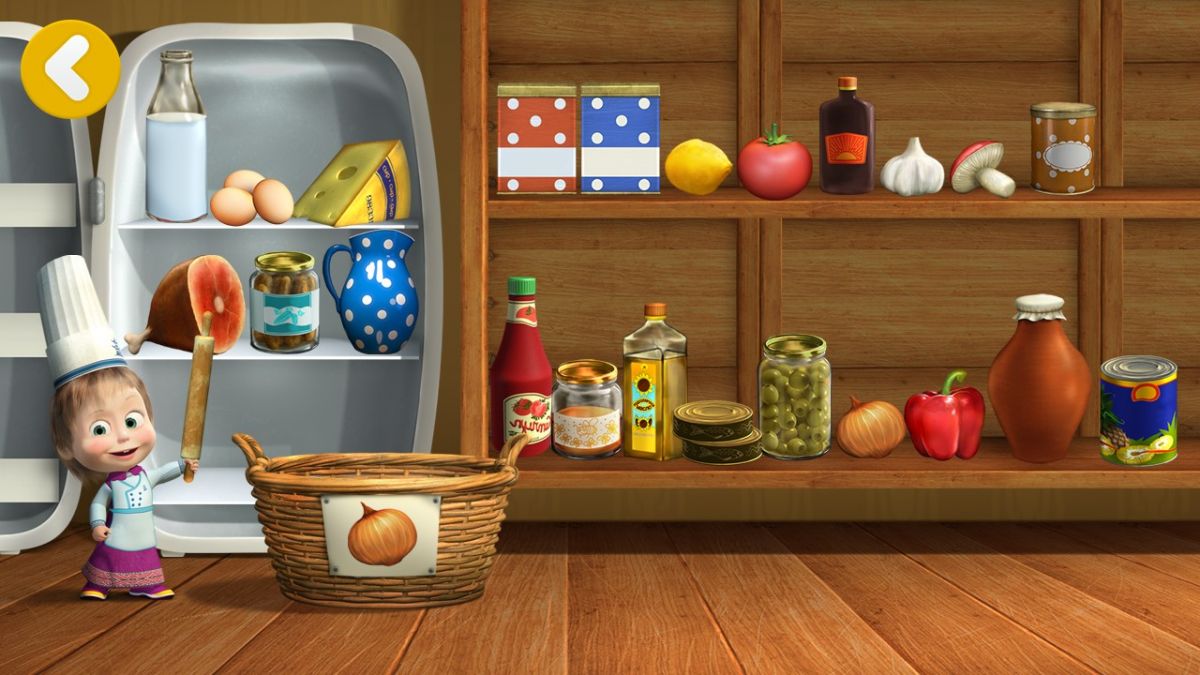Pick the red tomato

click(x=775, y=165)
